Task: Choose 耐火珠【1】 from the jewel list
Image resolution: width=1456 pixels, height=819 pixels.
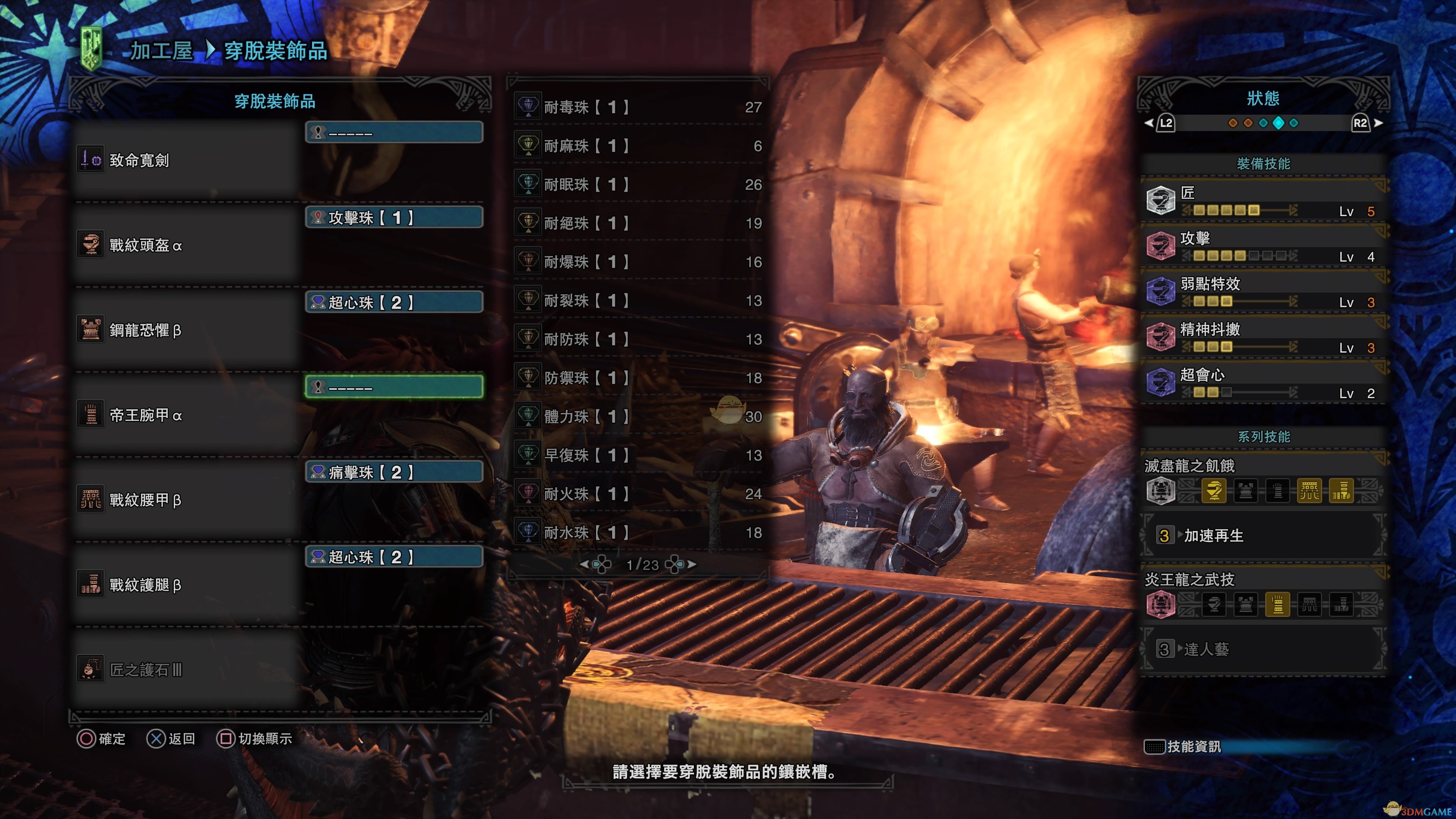Action: click(639, 494)
